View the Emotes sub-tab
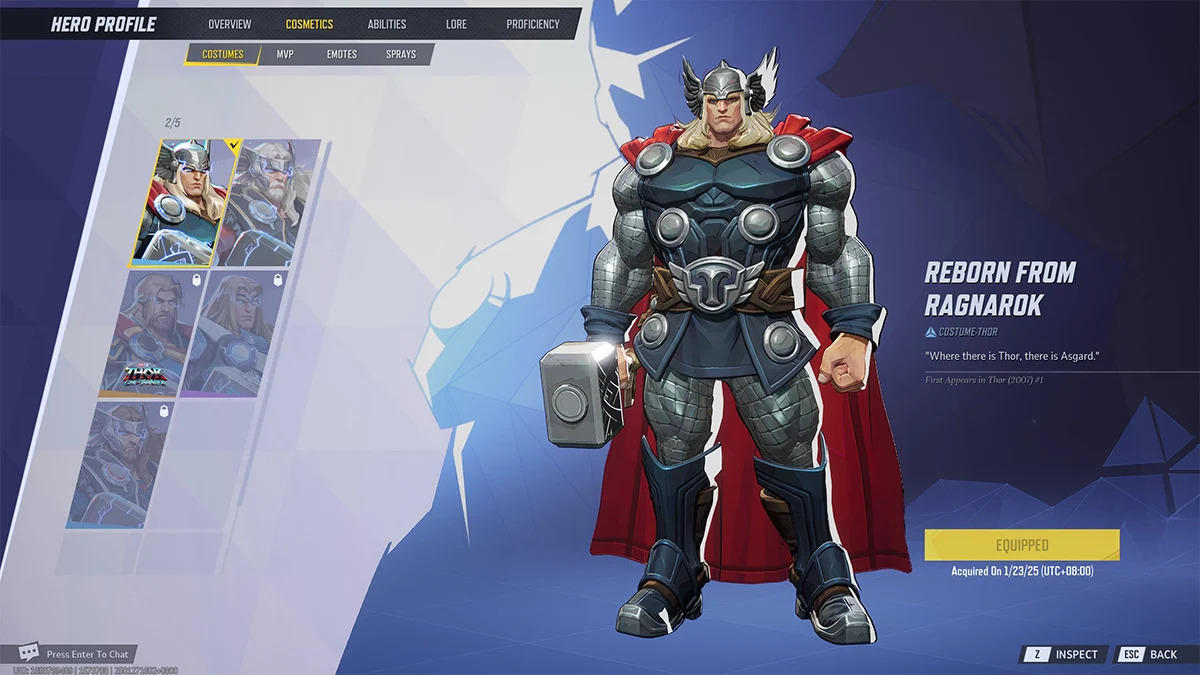The width and height of the screenshot is (1200, 675). [342, 54]
